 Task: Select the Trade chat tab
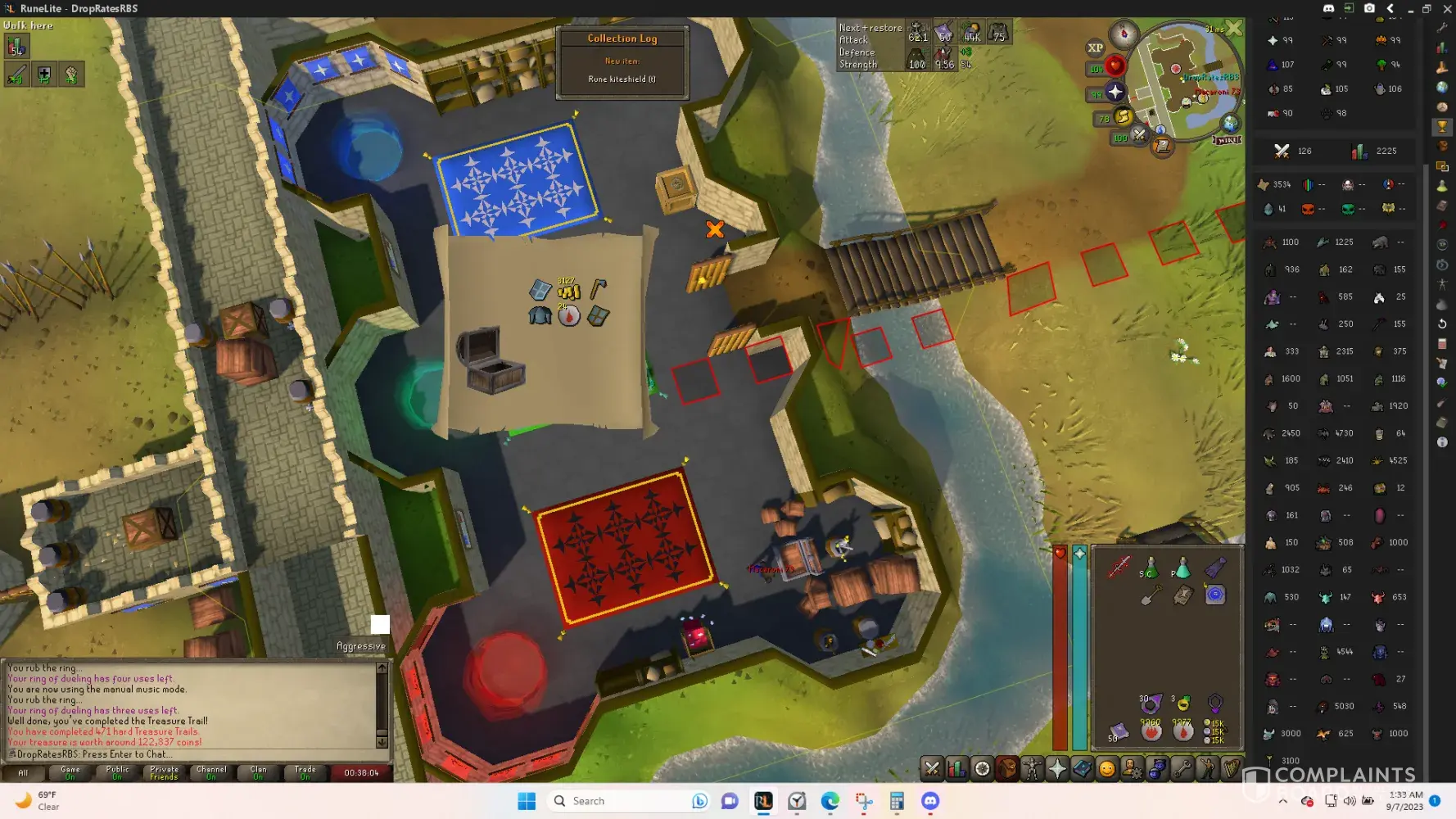[305, 772]
